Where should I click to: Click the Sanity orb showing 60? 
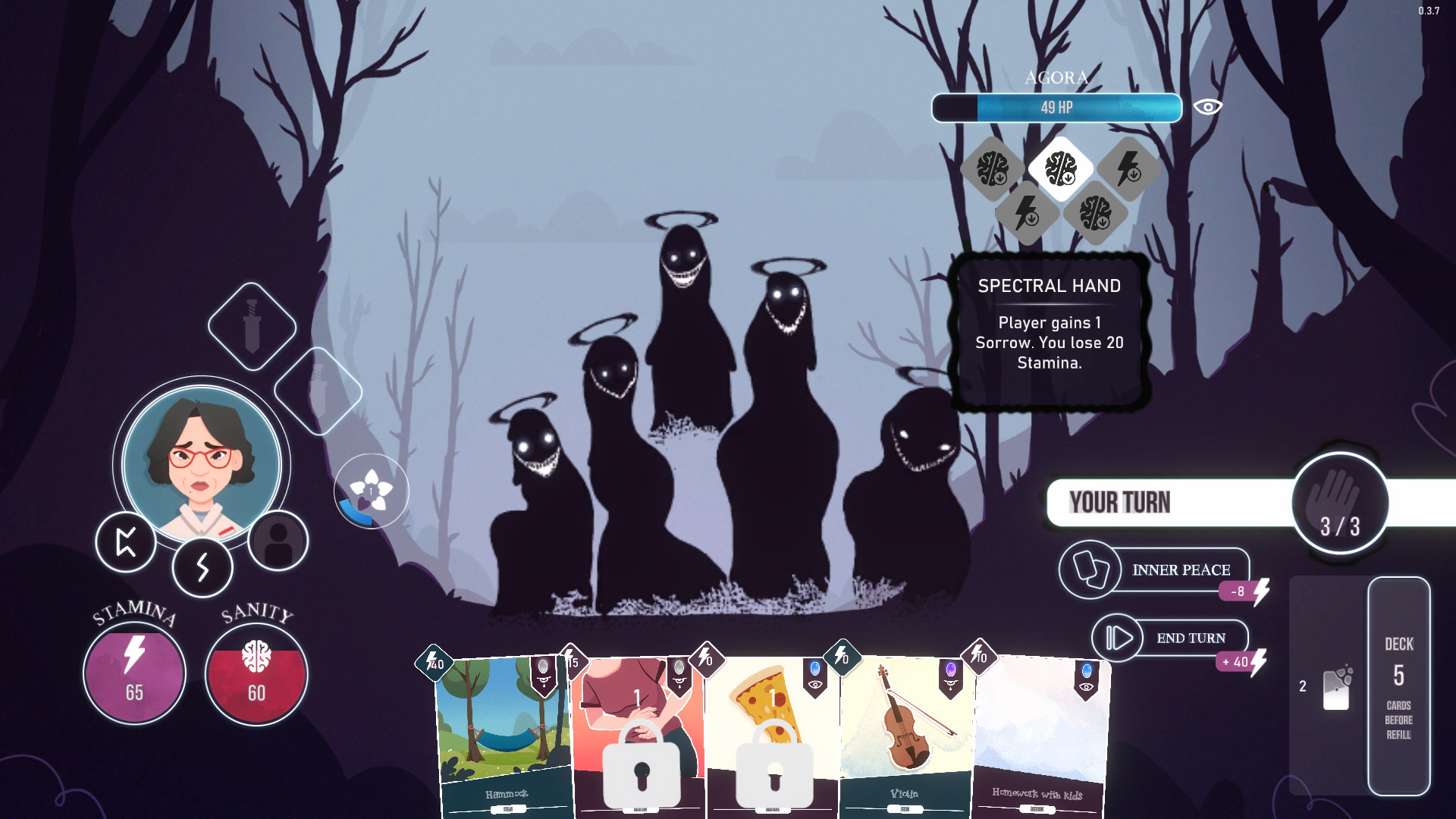click(256, 670)
